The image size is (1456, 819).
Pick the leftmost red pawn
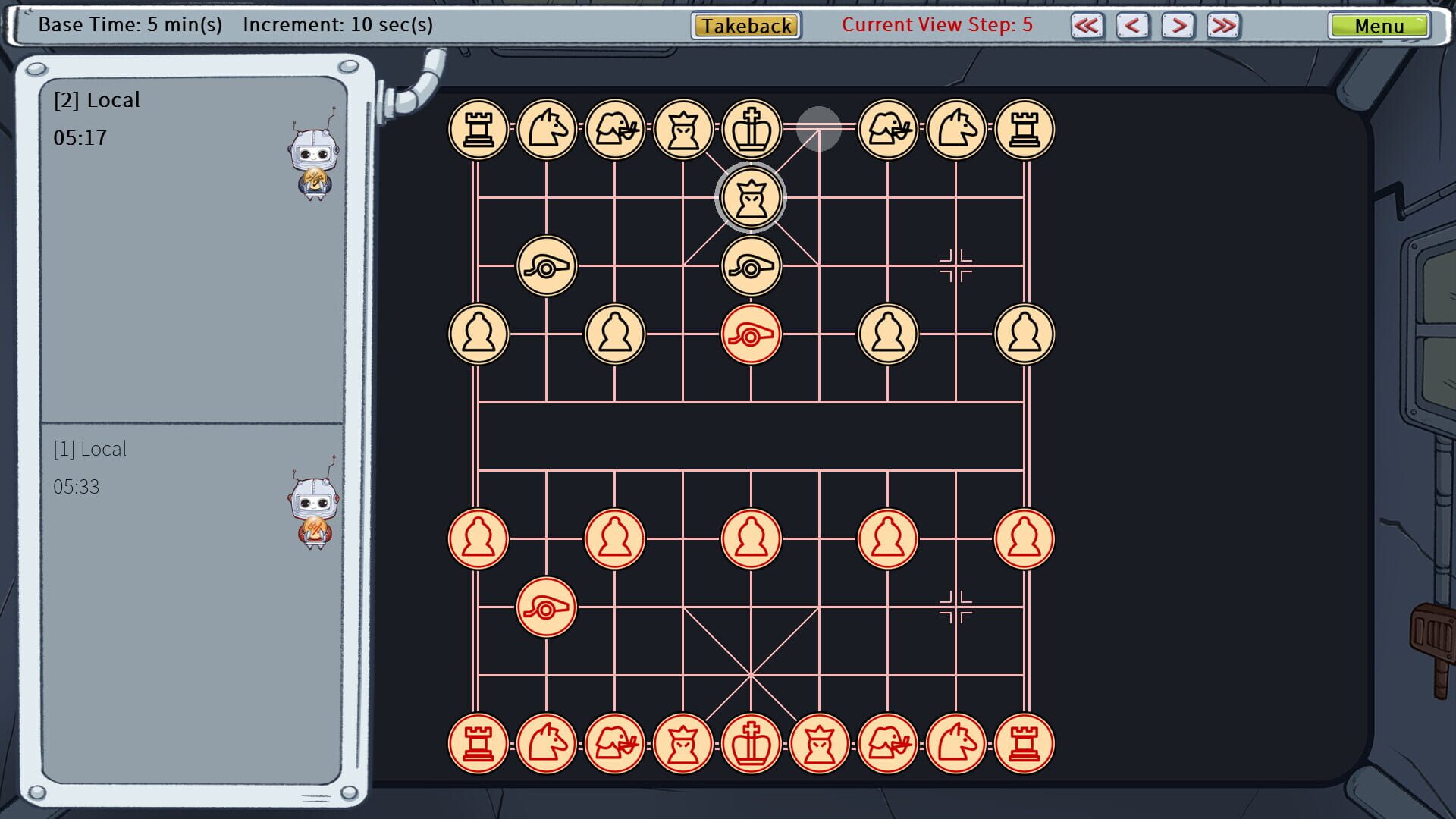click(478, 538)
